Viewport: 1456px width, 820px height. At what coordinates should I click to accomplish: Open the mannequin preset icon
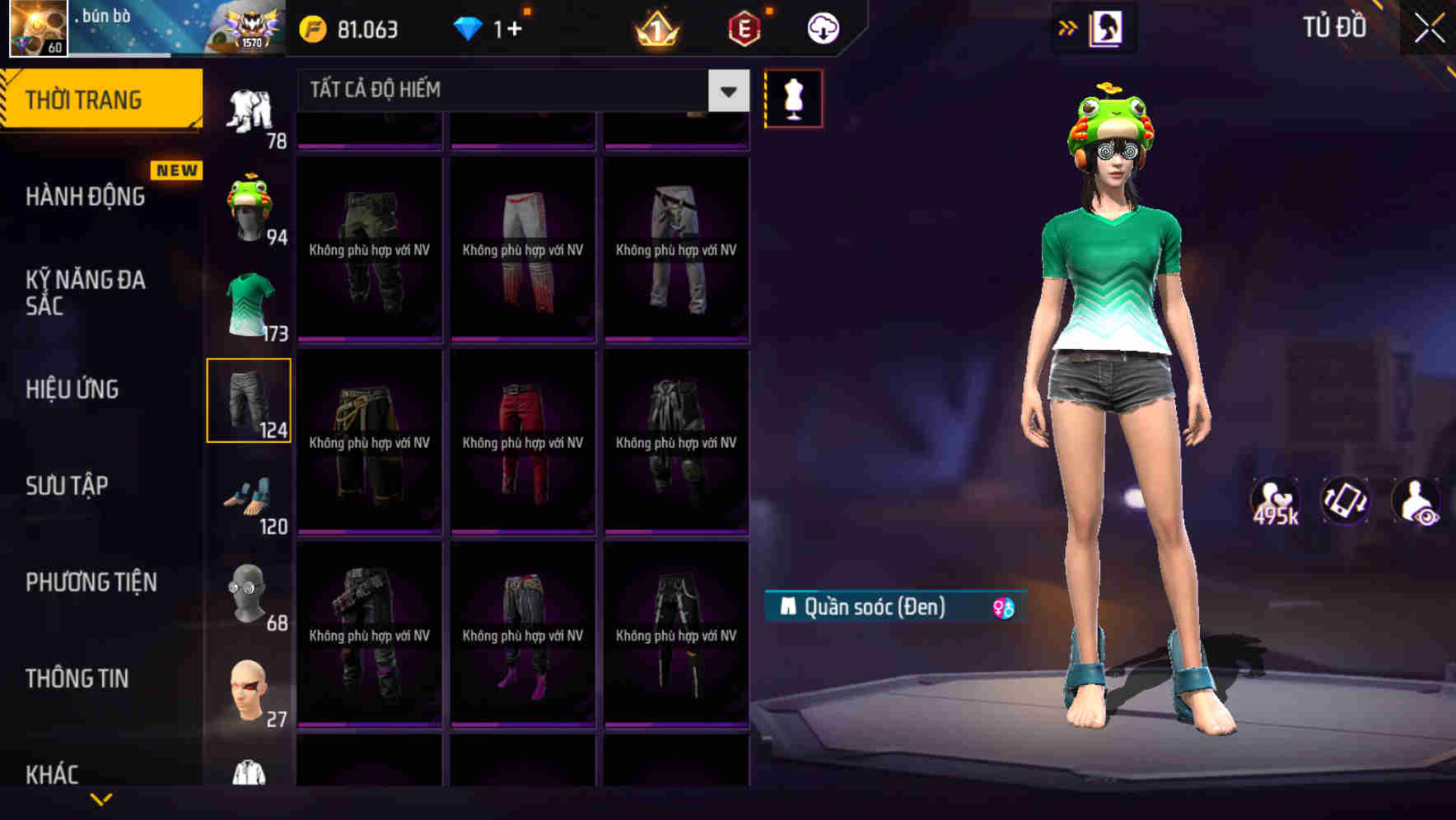point(793,97)
